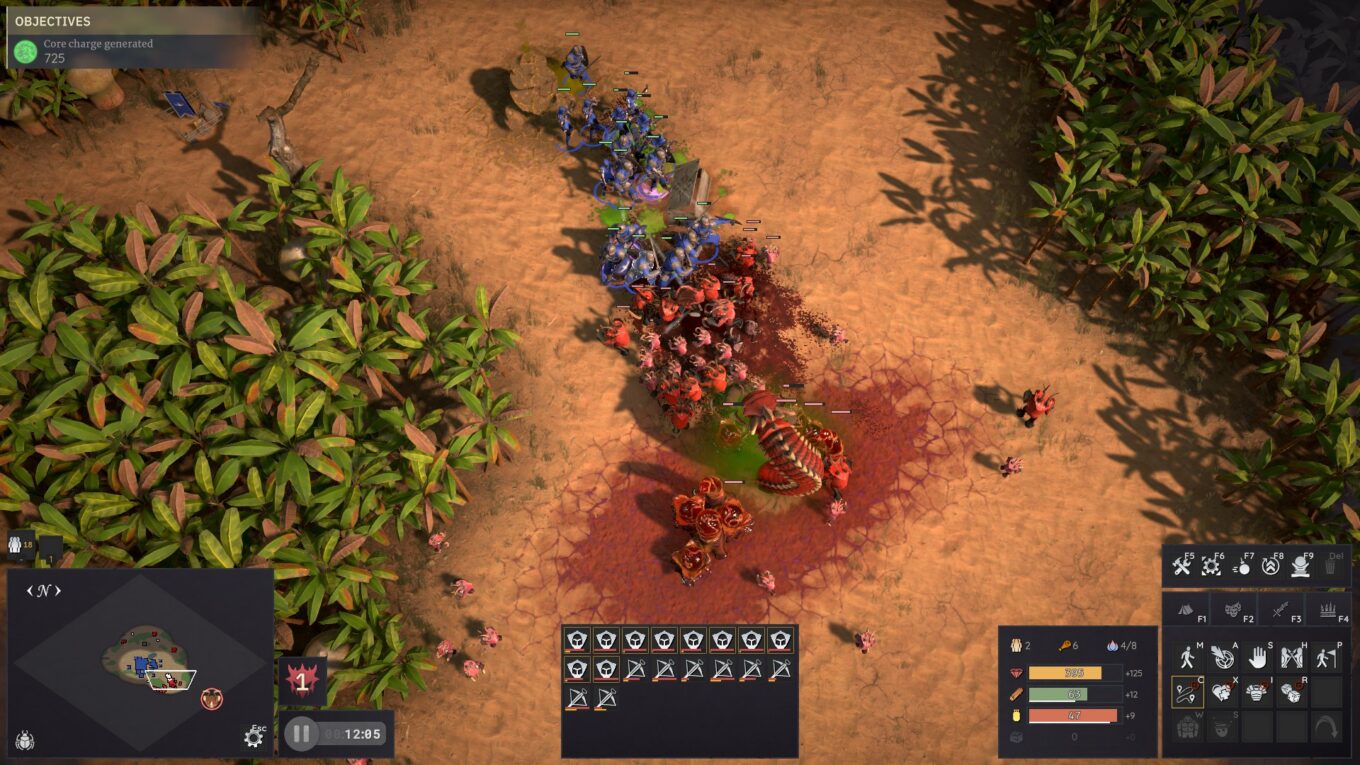
Task: Open the gear production menu
Action: click(1211, 567)
